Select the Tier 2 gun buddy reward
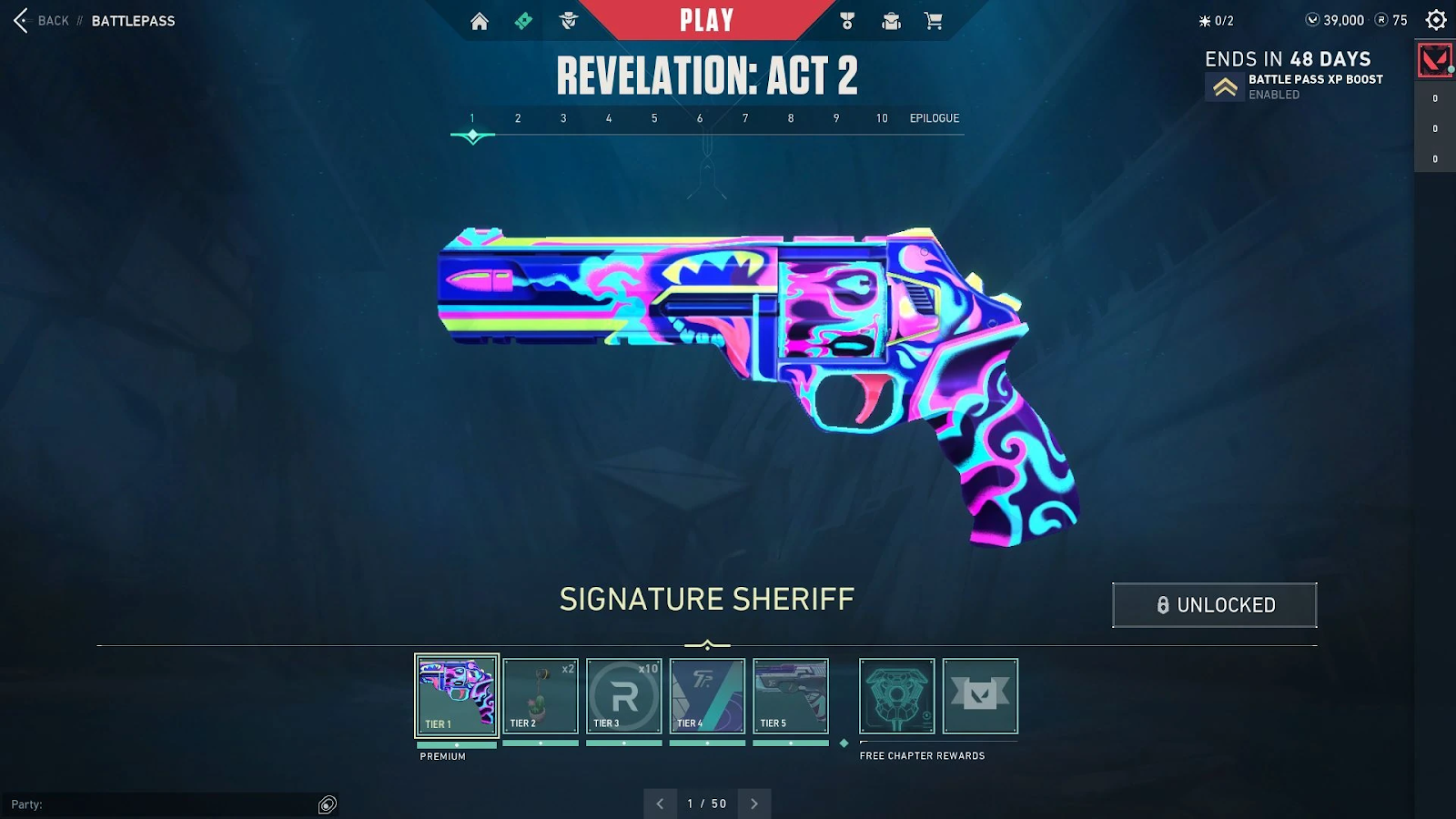The image size is (1456, 819). [541, 696]
